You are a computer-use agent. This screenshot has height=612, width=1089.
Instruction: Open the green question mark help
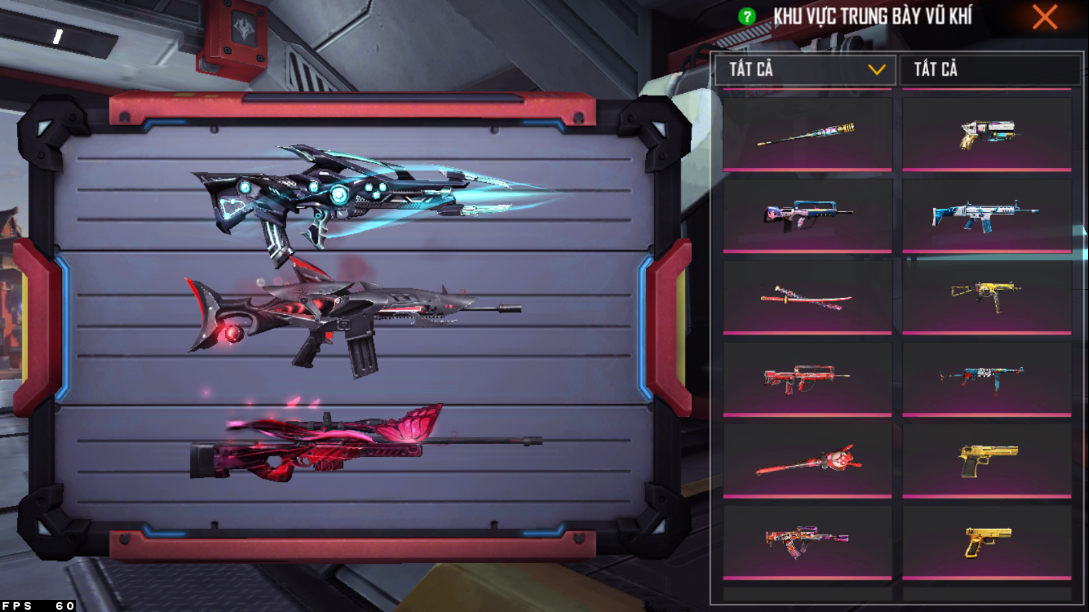[x=746, y=17]
